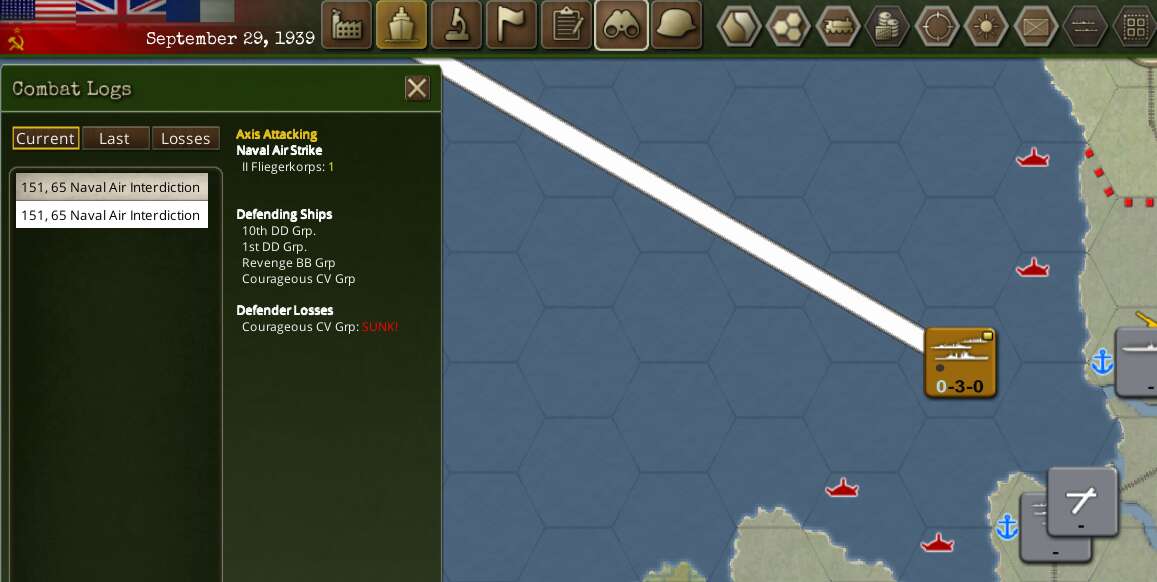Select the first Naval Air Interdiction log entry
Screen dimensions: 1157x582
111,187
